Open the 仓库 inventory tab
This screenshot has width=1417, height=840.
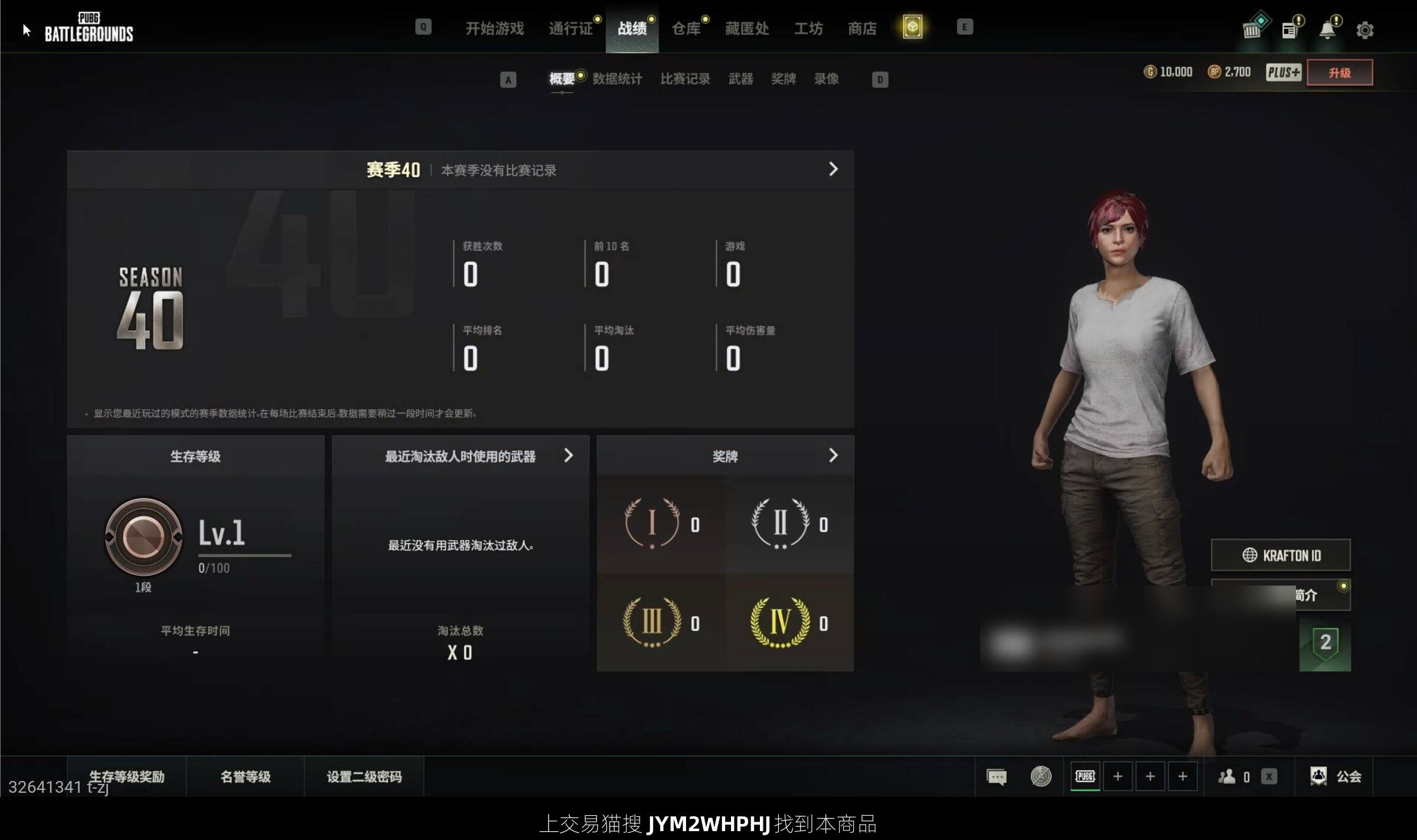685,28
